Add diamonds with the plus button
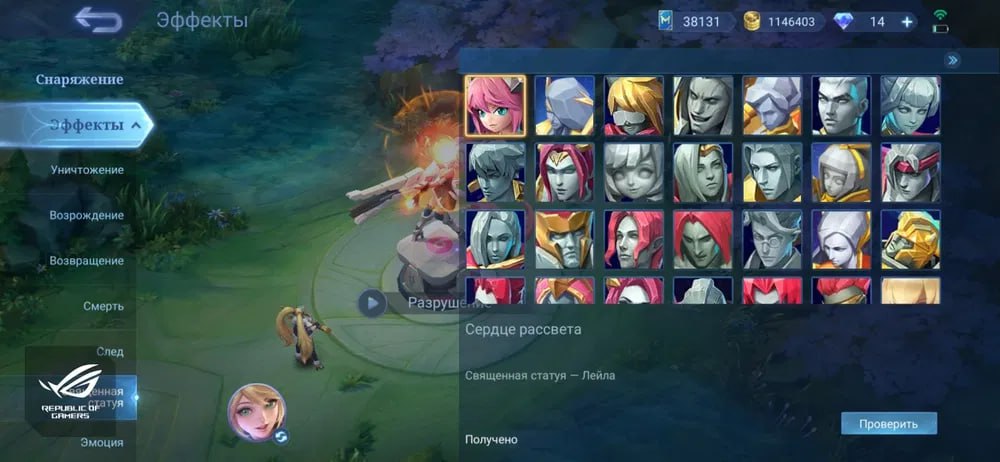 907,22
